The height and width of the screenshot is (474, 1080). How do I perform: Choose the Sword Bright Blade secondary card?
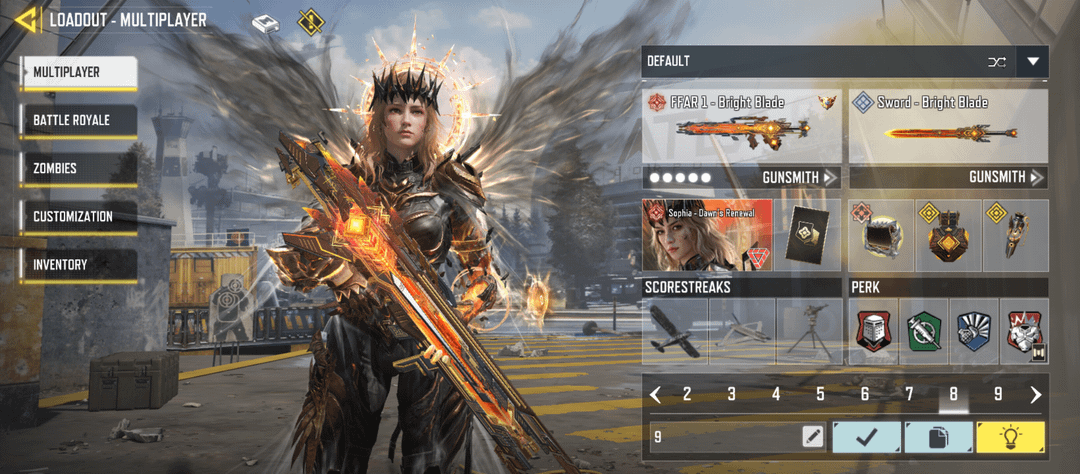tap(948, 127)
